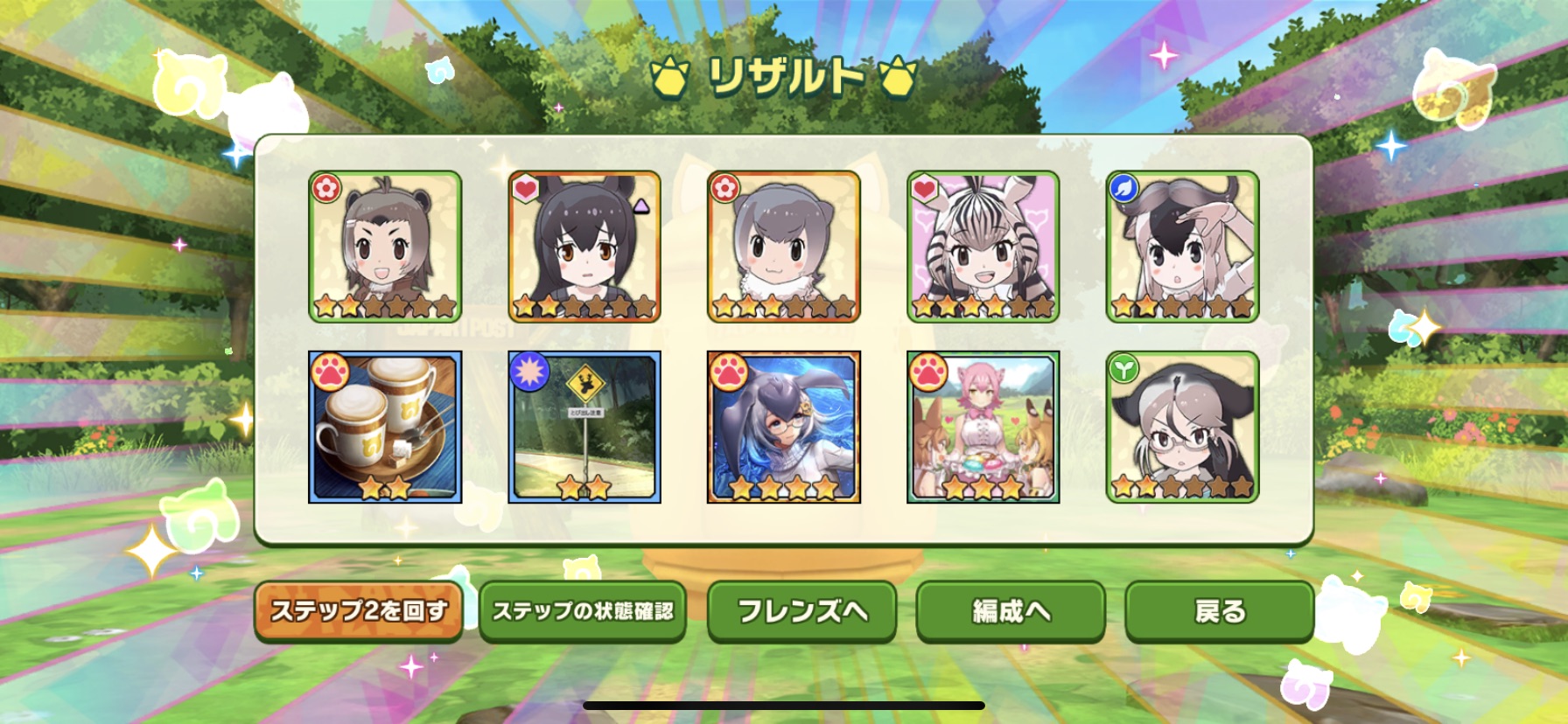Viewport: 1568px width, 724px height.
Task: Choose the glasses girl friend card
Action: pos(1182,428)
